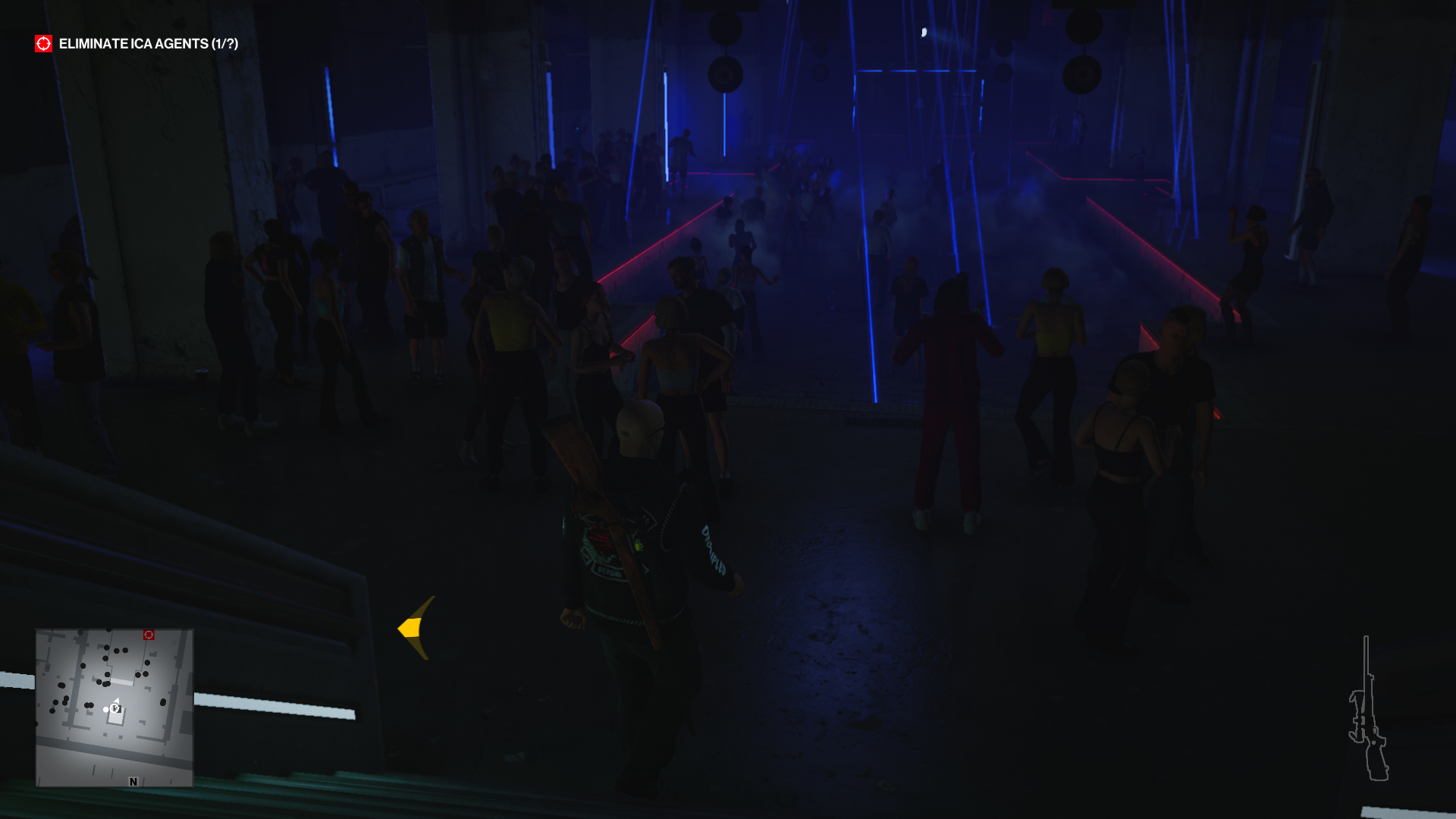Image resolution: width=1456 pixels, height=819 pixels.
Task: Click the N compass marker on the minimap
Action: tap(133, 780)
